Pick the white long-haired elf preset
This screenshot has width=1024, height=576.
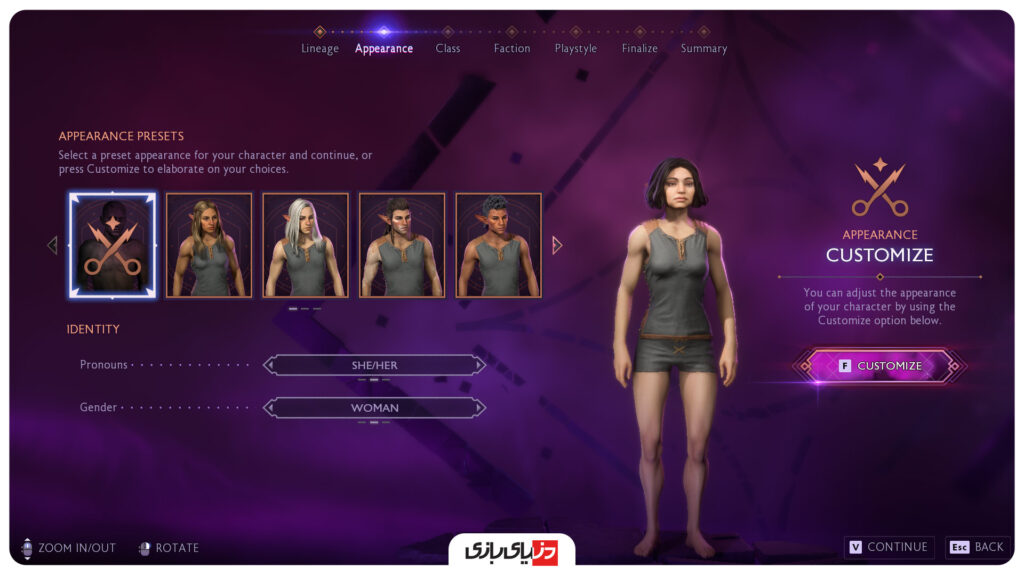[x=305, y=245]
